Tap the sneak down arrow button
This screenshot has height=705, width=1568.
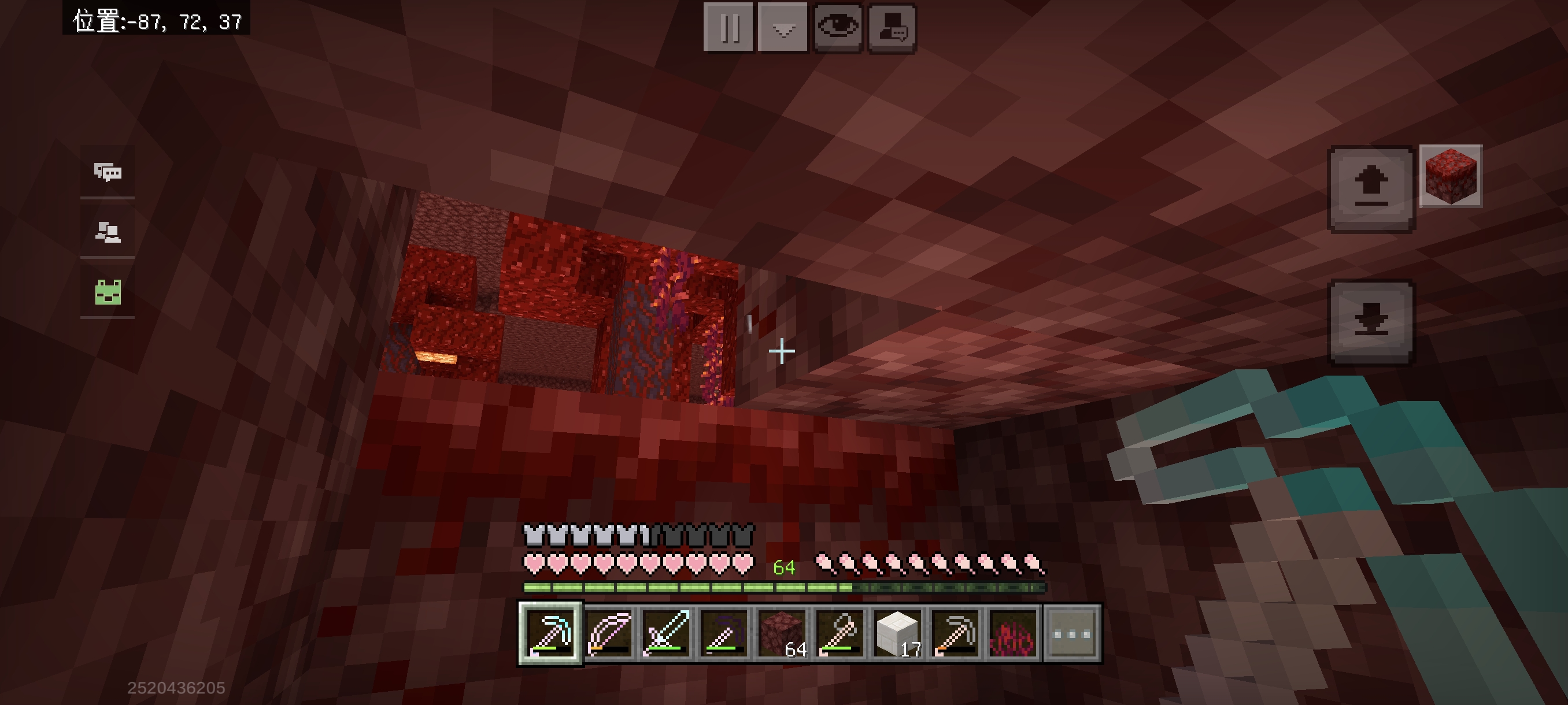1371,322
